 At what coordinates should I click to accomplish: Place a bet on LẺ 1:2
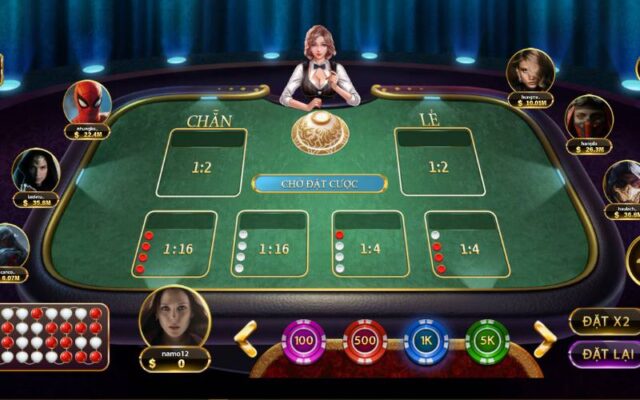click(439, 162)
